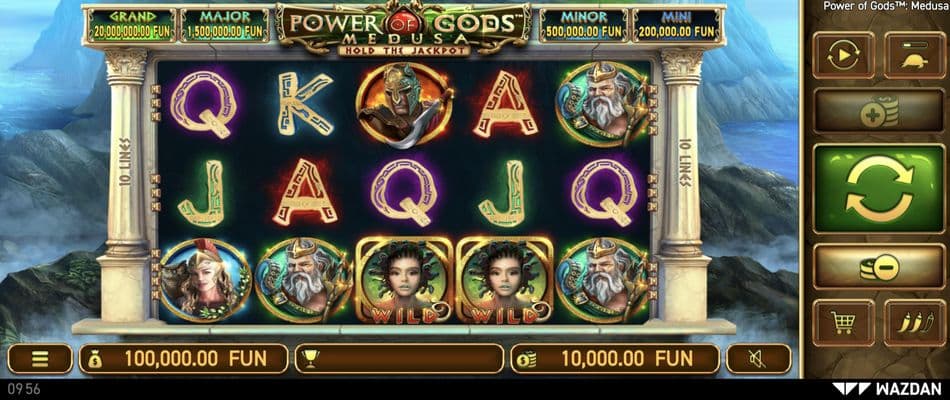
Task: Open the bet amount panel showing 10,000.00 FUN
Action: pos(614,358)
